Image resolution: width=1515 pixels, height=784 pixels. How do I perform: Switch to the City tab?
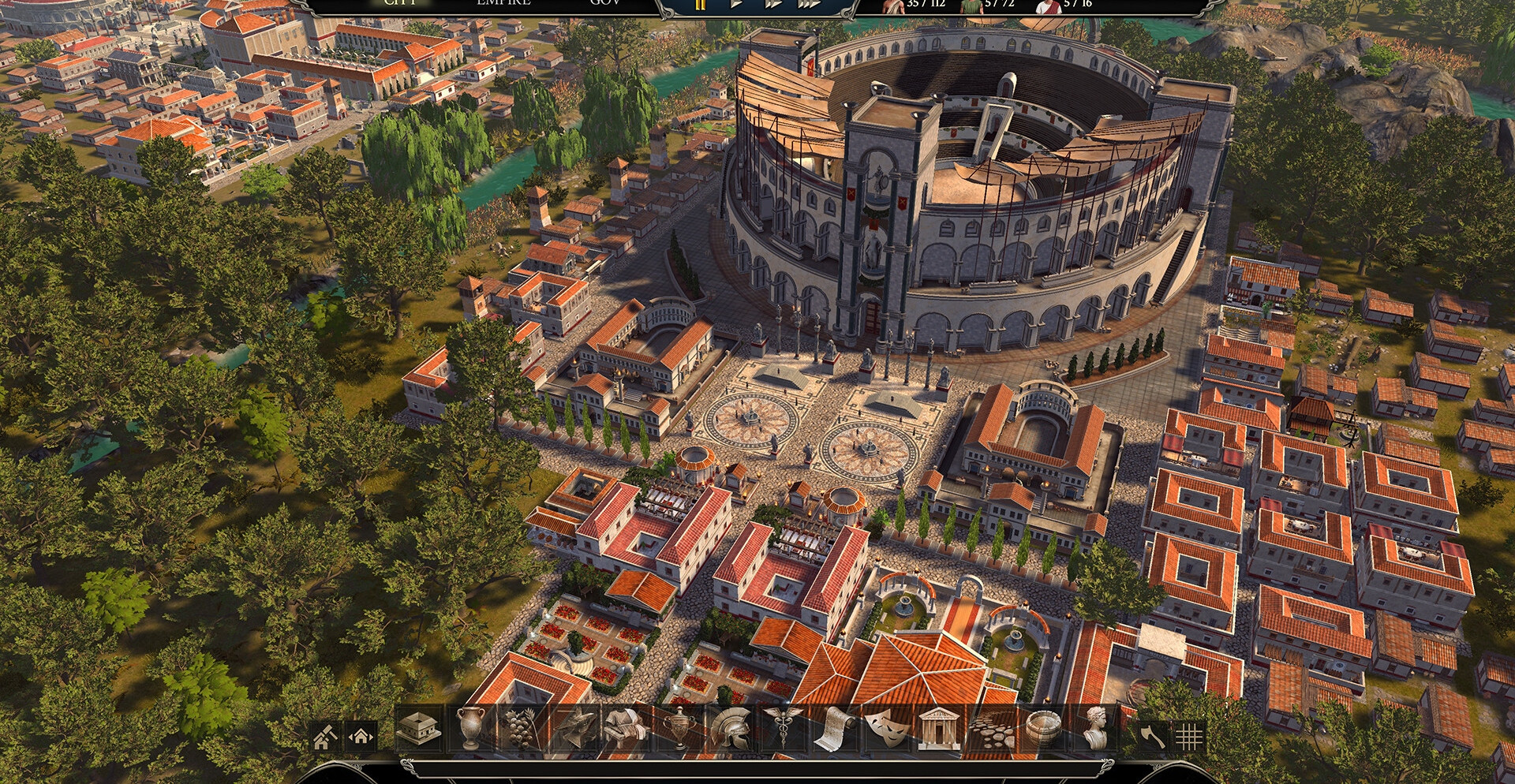pos(399,3)
